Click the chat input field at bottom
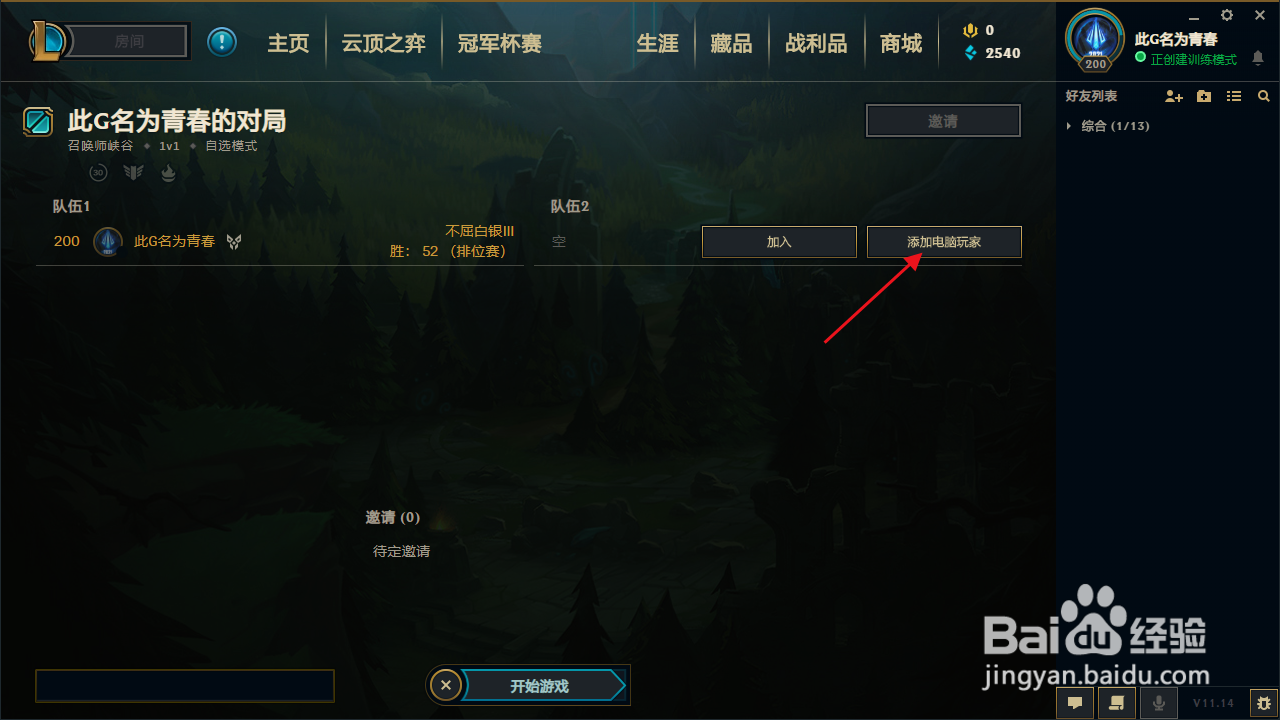The width and height of the screenshot is (1280, 720). [184, 685]
